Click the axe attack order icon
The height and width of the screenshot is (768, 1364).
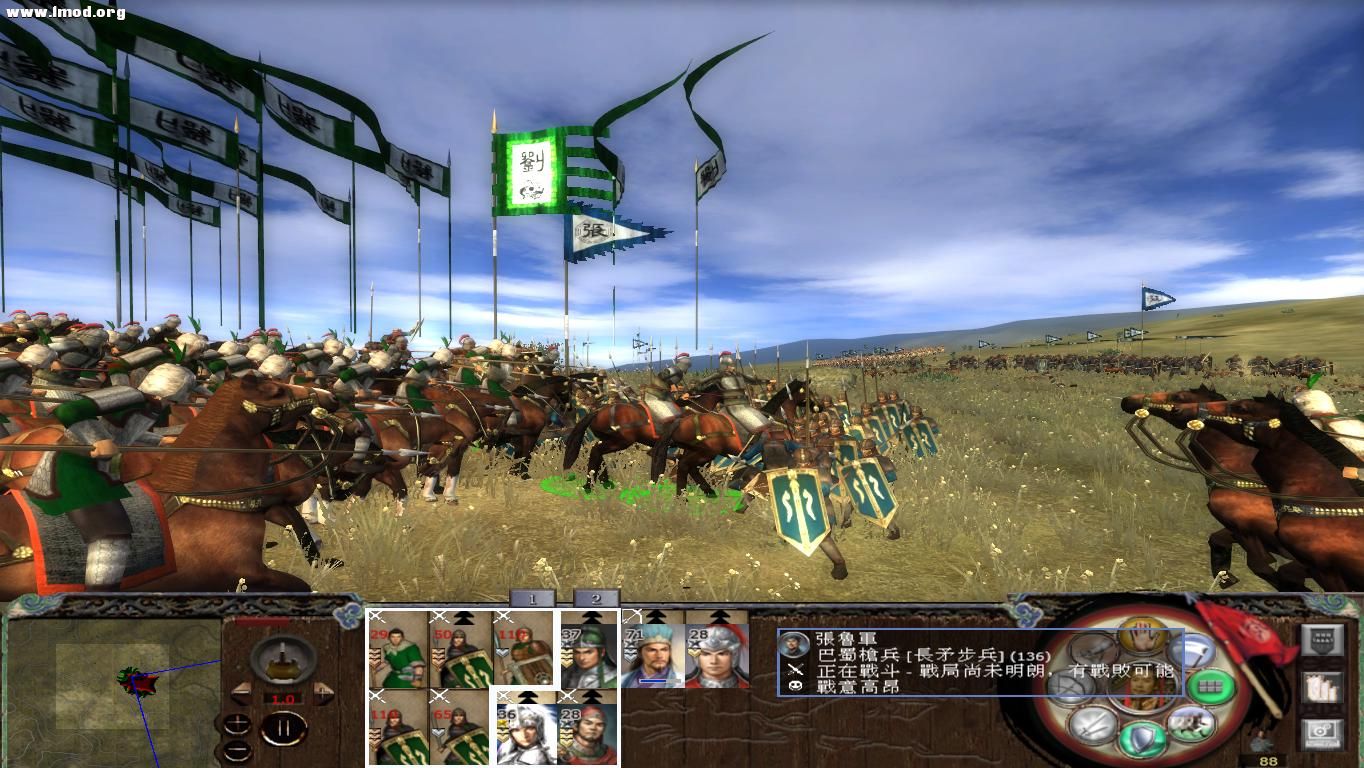pyautogui.click(x=1194, y=652)
